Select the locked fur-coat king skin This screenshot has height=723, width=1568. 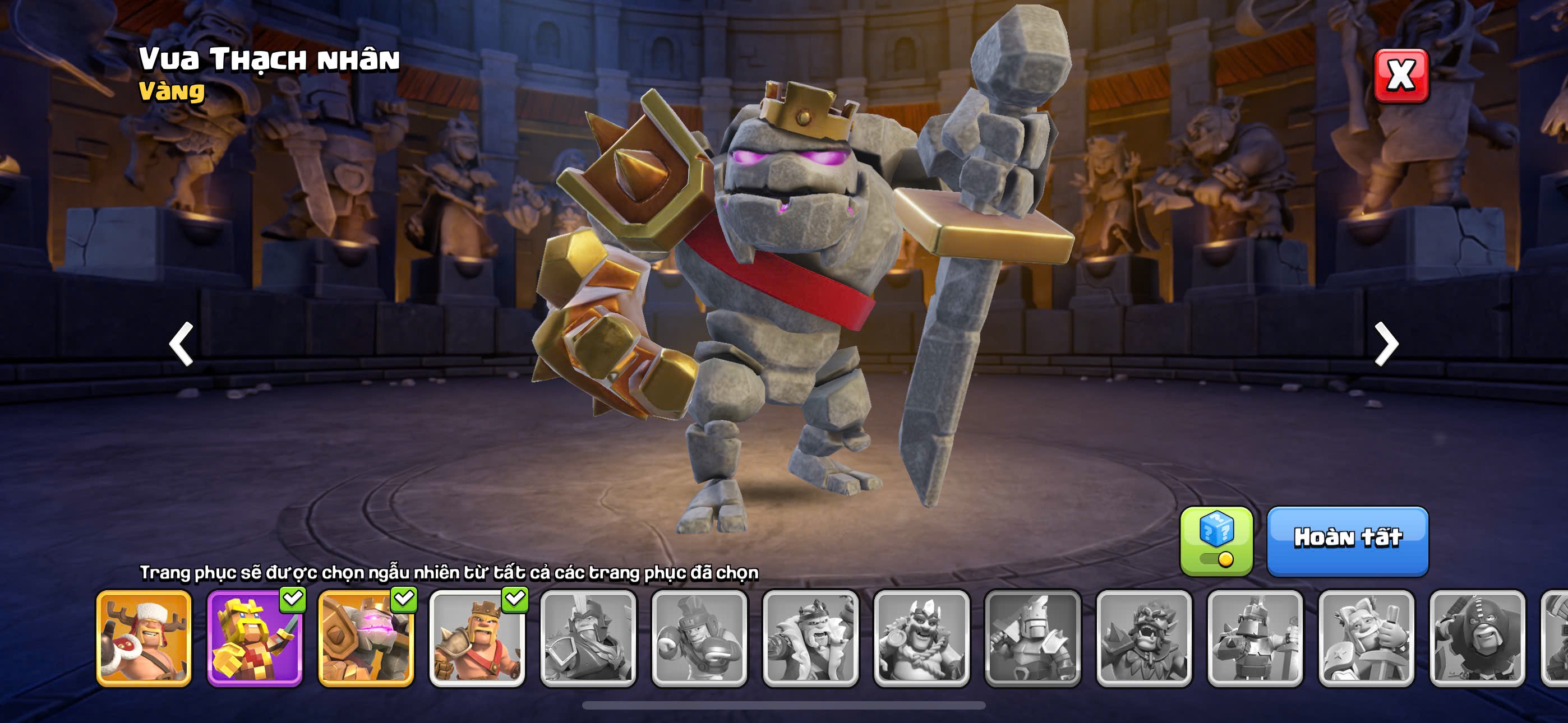(x=810, y=638)
